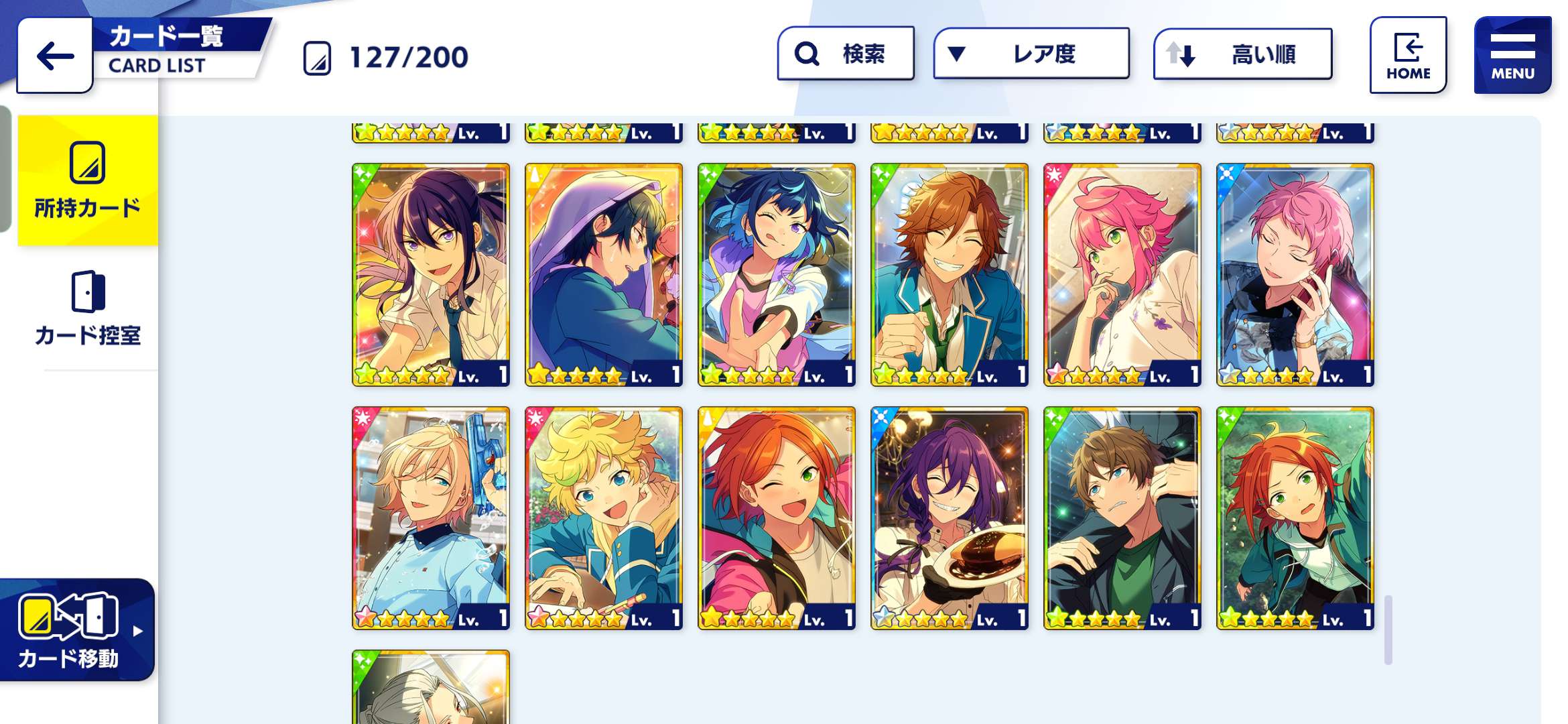Viewport: 1568px width, 724px height.
Task: Switch to カード控室 tab
Action: (x=88, y=308)
